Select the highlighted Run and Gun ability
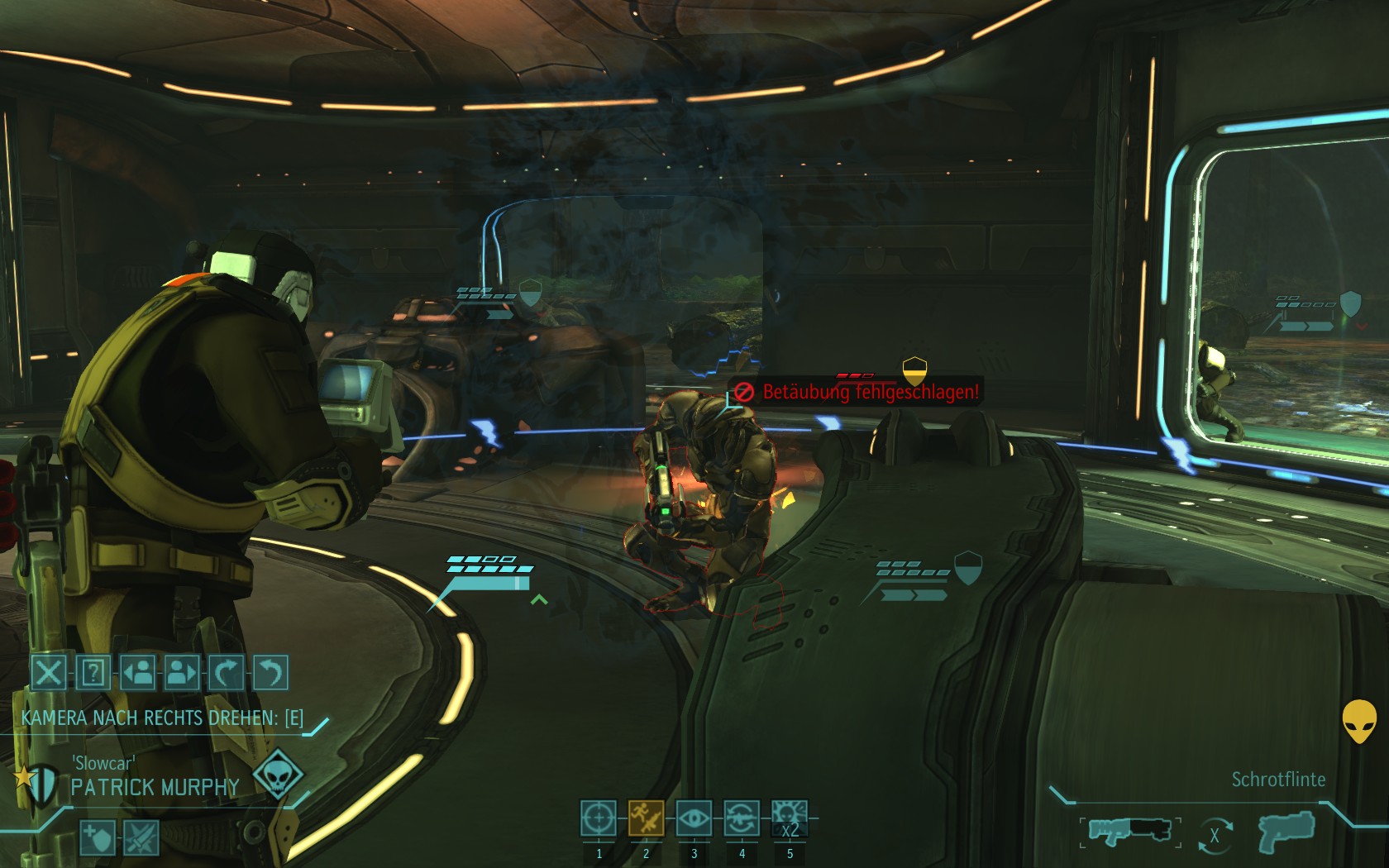Viewport: 1389px width, 868px height. pos(646,818)
